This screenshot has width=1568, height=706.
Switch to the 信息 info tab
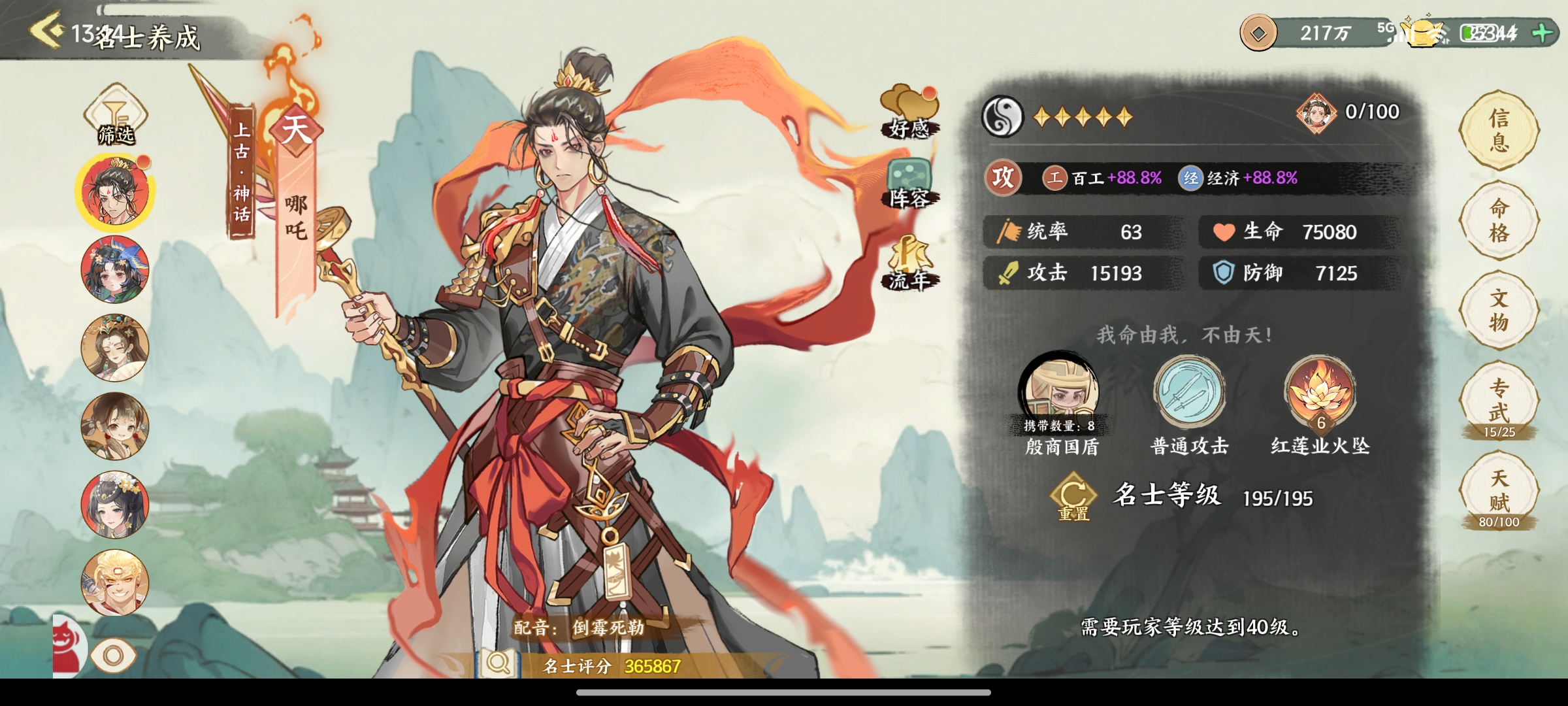pyautogui.click(x=1499, y=130)
